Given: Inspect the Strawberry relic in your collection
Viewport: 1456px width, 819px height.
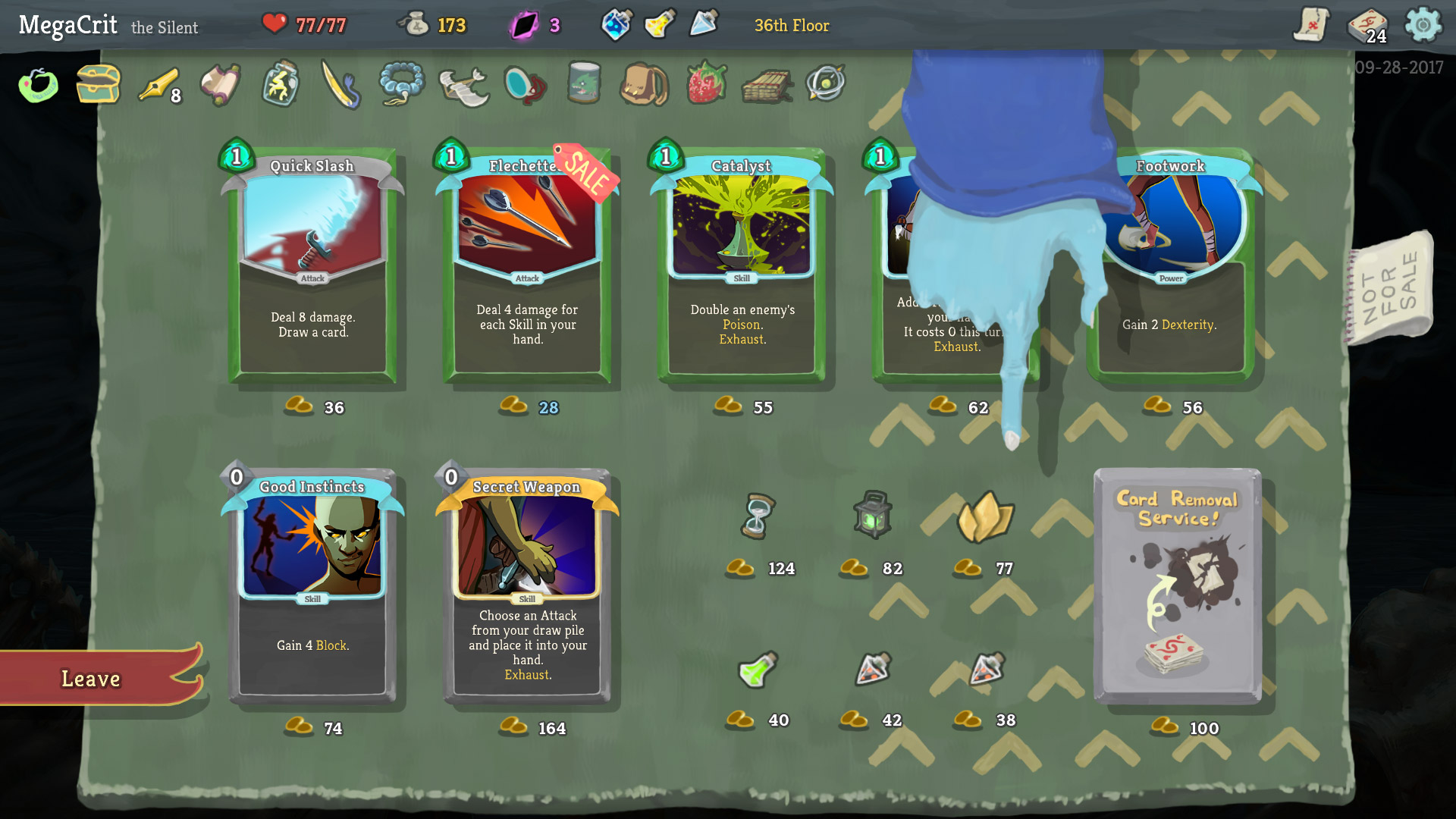Looking at the screenshot, I should click(x=706, y=84).
